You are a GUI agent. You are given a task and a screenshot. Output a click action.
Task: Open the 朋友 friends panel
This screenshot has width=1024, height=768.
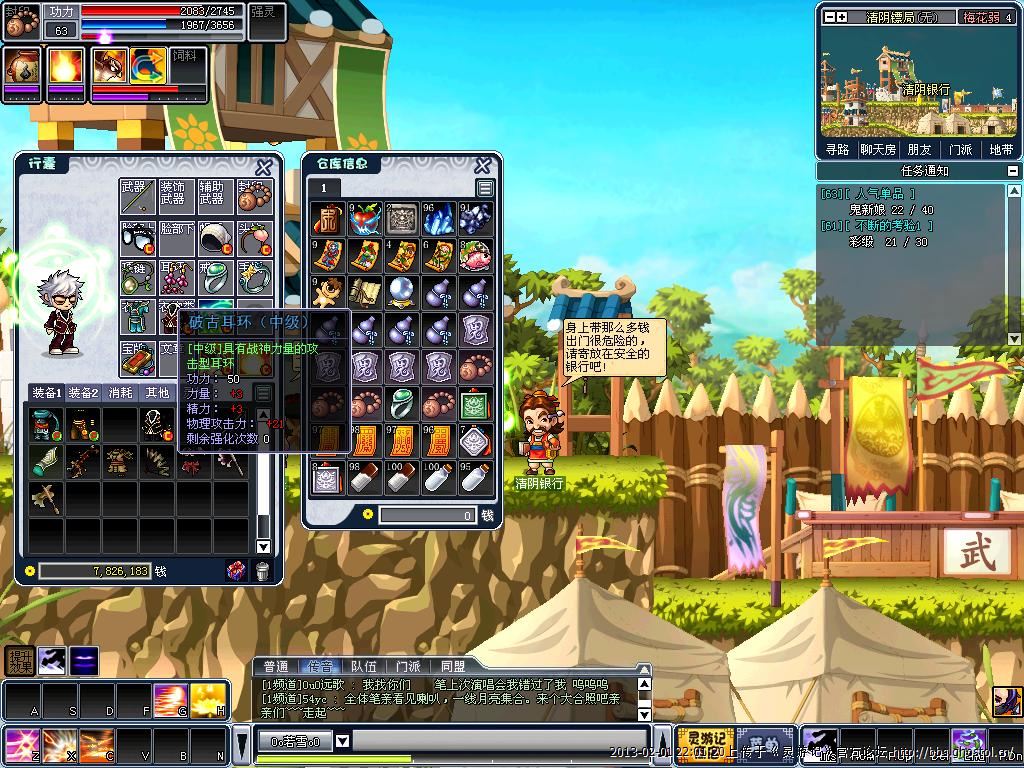pyautogui.click(x=918, y=149)
